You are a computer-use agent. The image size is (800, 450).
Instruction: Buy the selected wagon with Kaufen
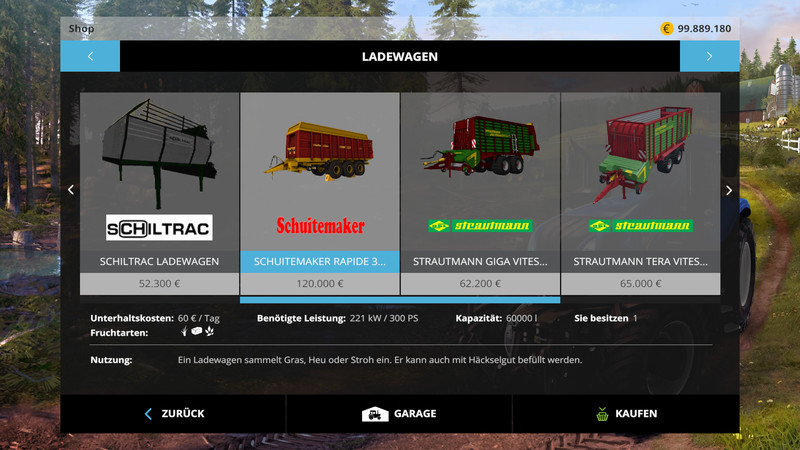625,413
